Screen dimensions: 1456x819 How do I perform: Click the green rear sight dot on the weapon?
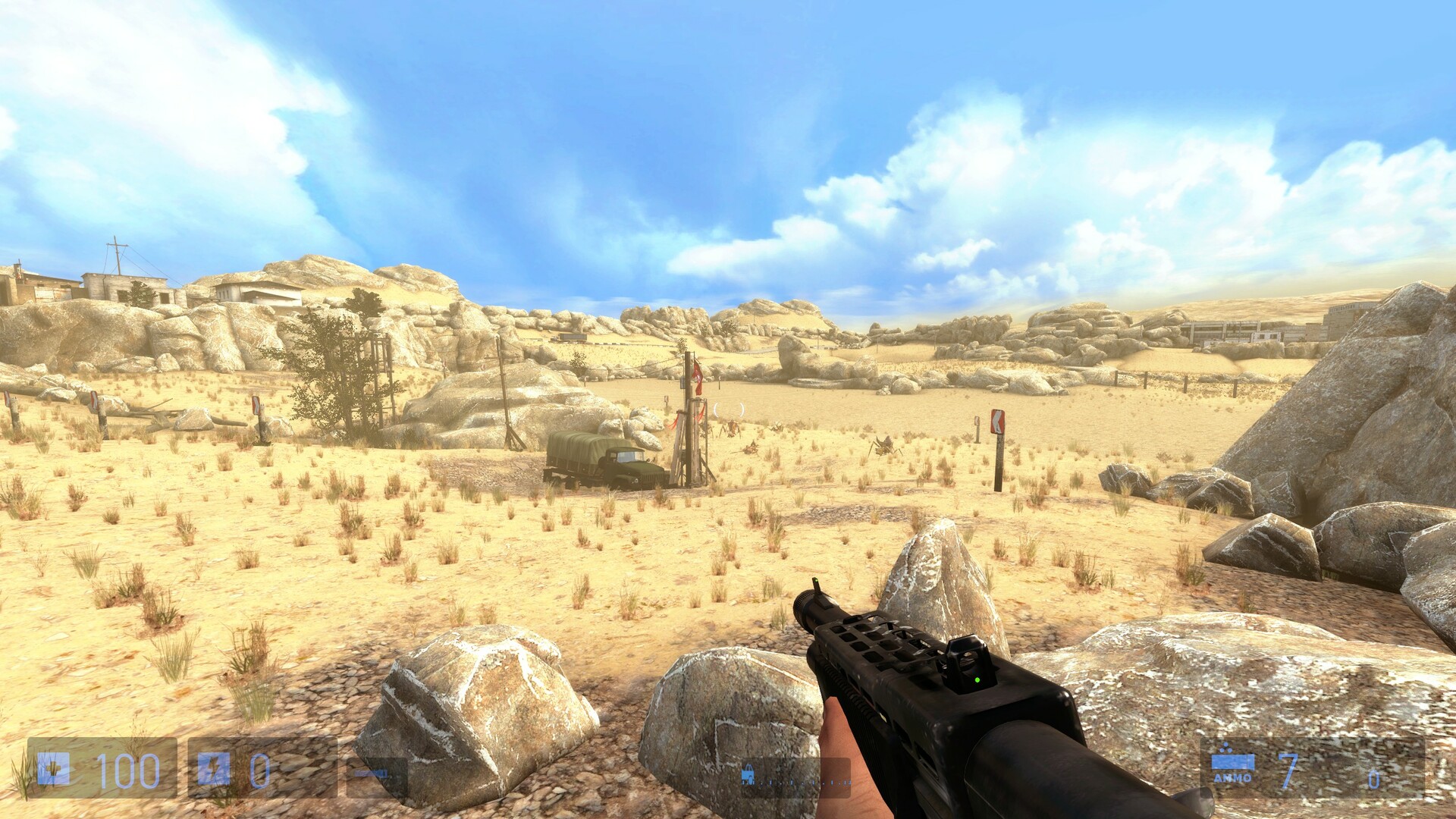pyautogui.click(x=978, y=680)
